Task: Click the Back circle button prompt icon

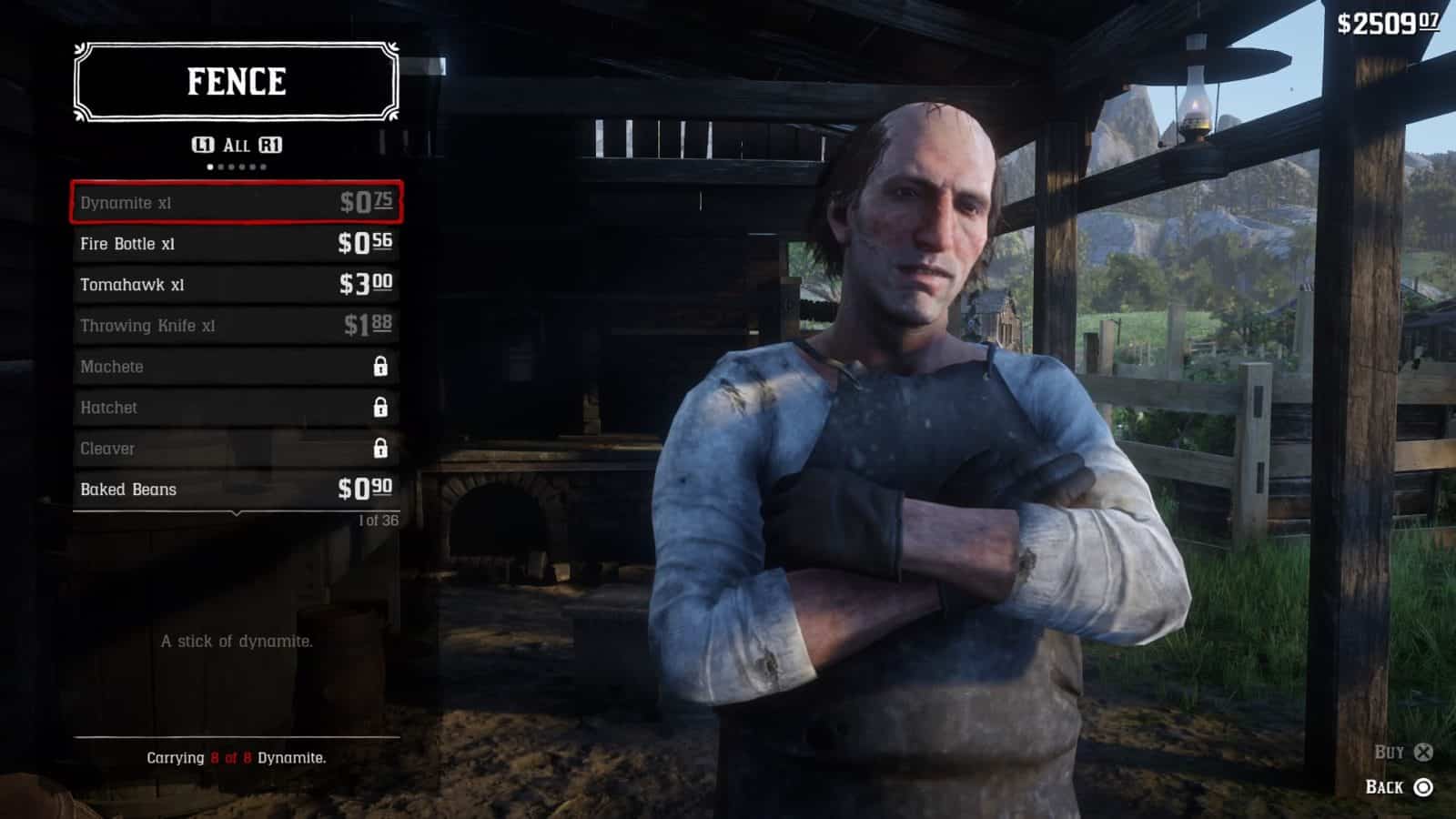Action: pyautogui.click(x=1421, y=788)
